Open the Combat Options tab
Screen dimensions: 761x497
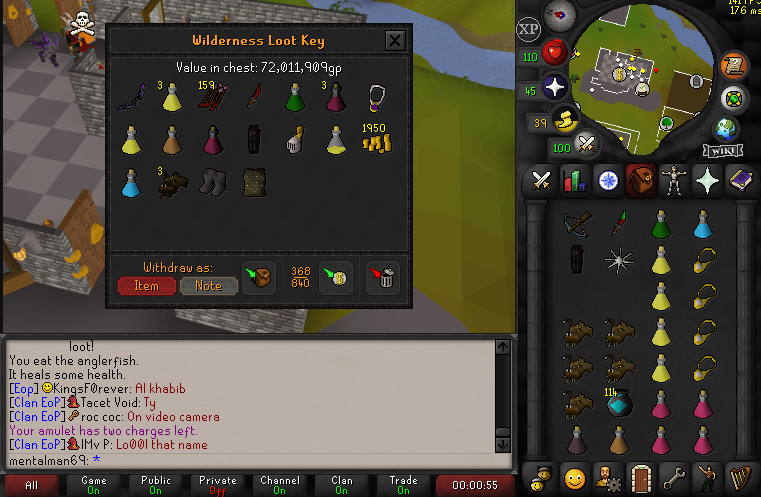(x=542, y=181)
